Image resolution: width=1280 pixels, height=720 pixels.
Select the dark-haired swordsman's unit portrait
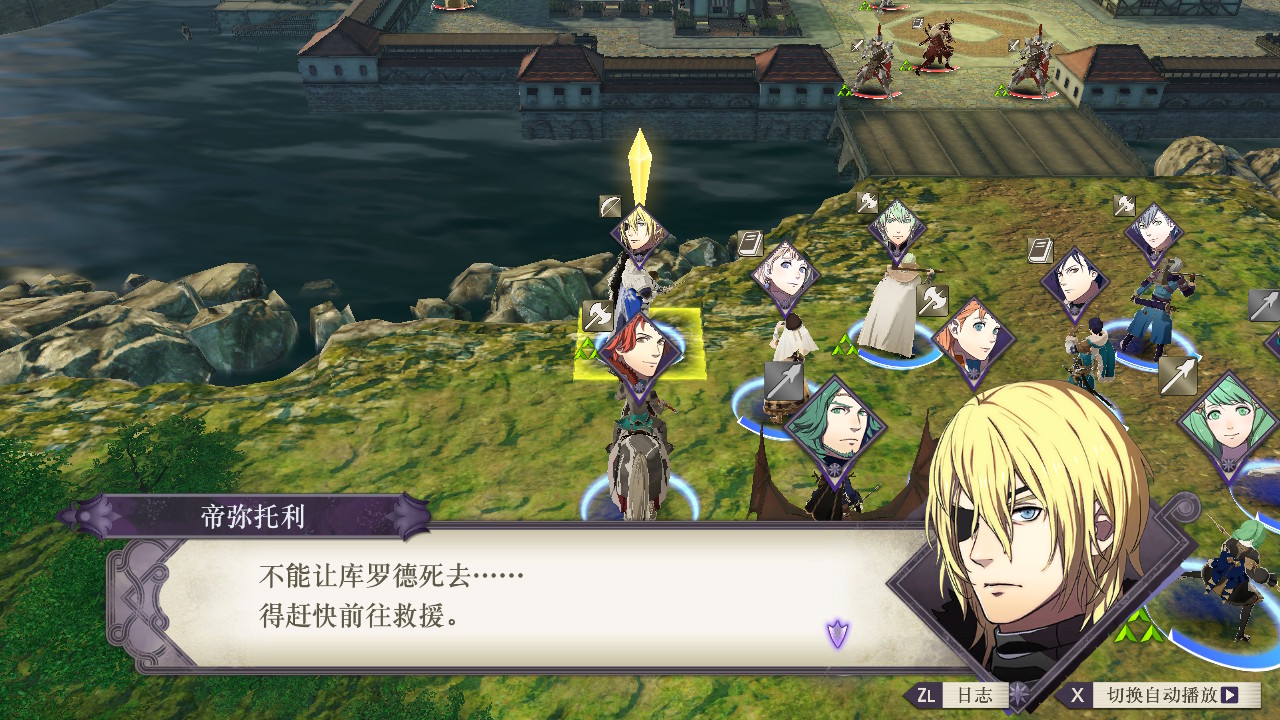pos(1074,281)
